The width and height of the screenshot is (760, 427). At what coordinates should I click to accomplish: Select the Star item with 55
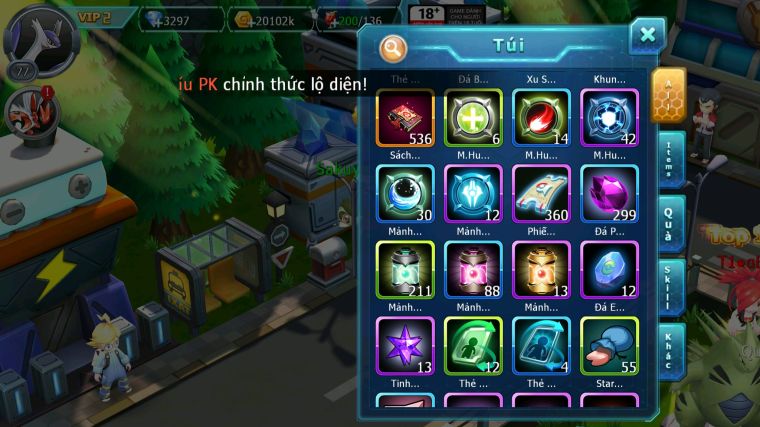click(609, 345)
